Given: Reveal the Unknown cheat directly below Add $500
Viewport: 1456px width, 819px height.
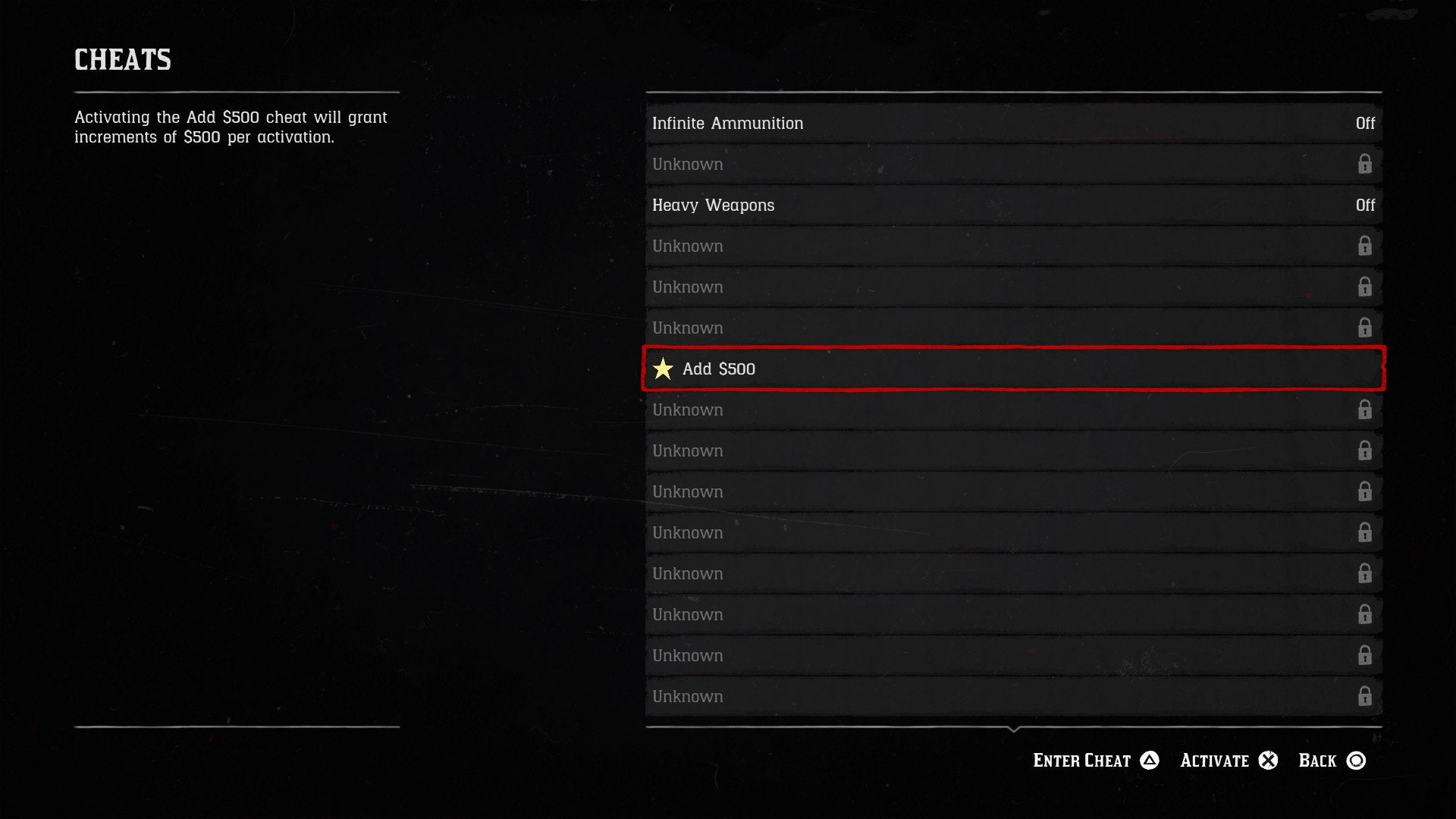Looking at the screenshot, I should pos(1015,409).
